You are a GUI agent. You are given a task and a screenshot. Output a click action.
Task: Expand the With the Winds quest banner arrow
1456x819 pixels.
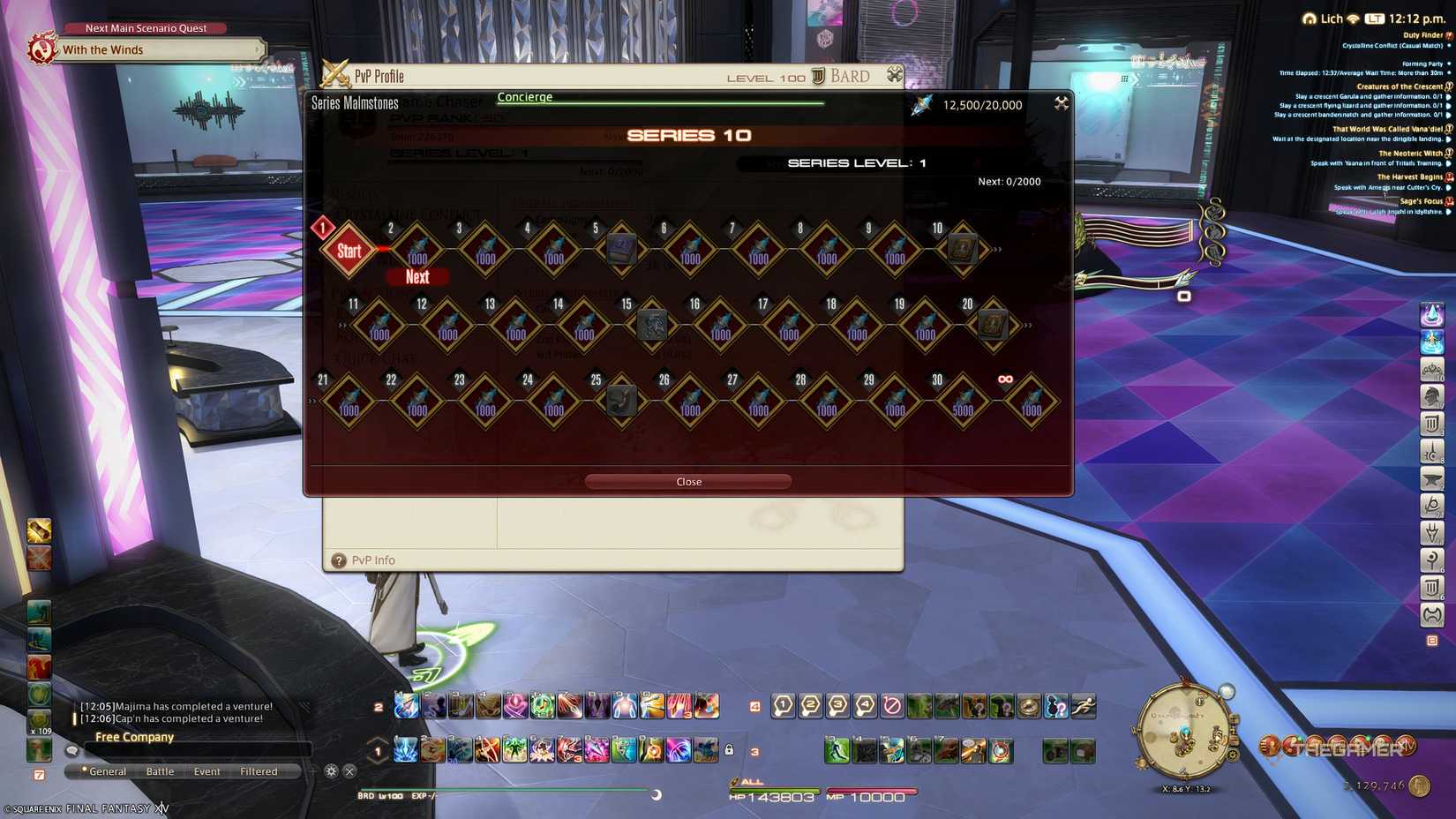click(x=259, y=50)
